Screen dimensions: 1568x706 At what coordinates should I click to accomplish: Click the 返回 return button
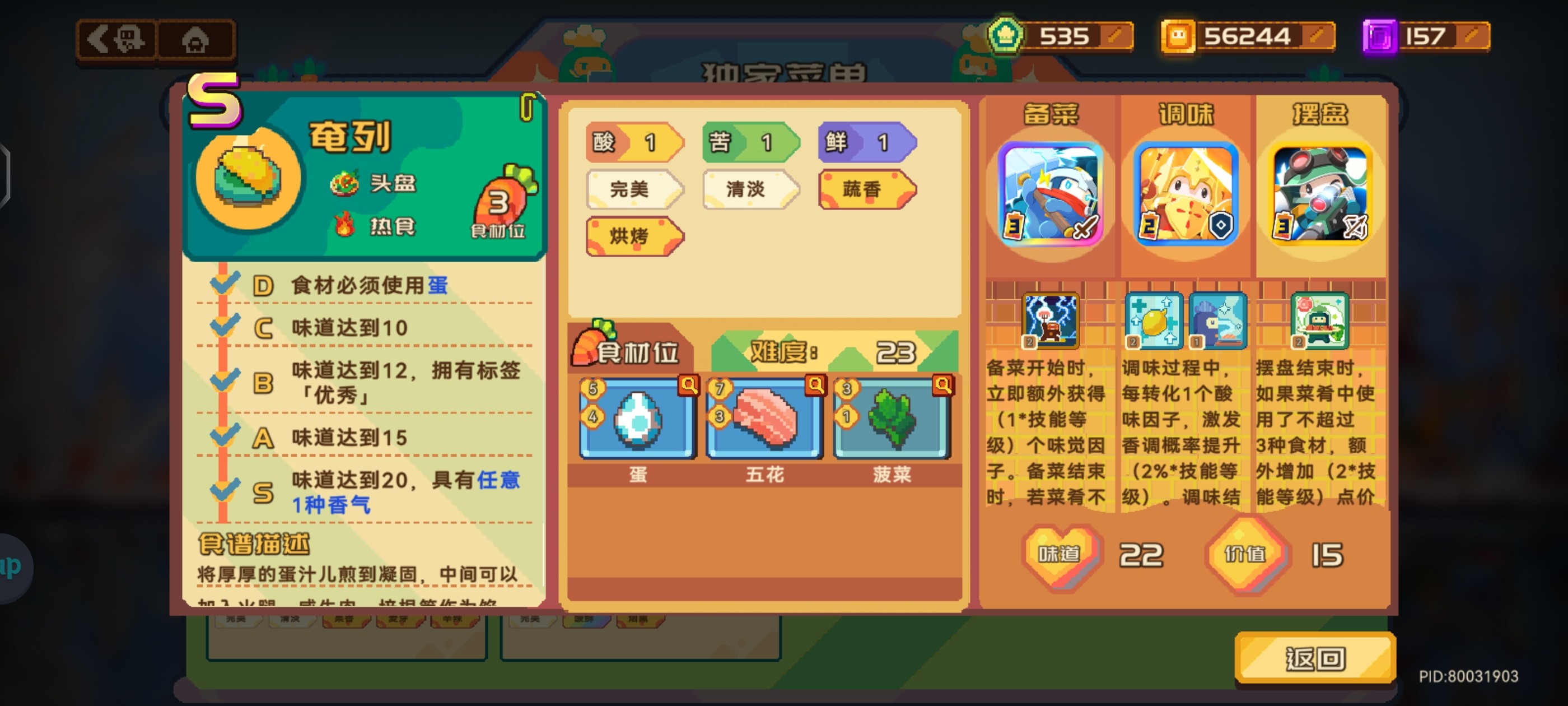pos(1315,658)
